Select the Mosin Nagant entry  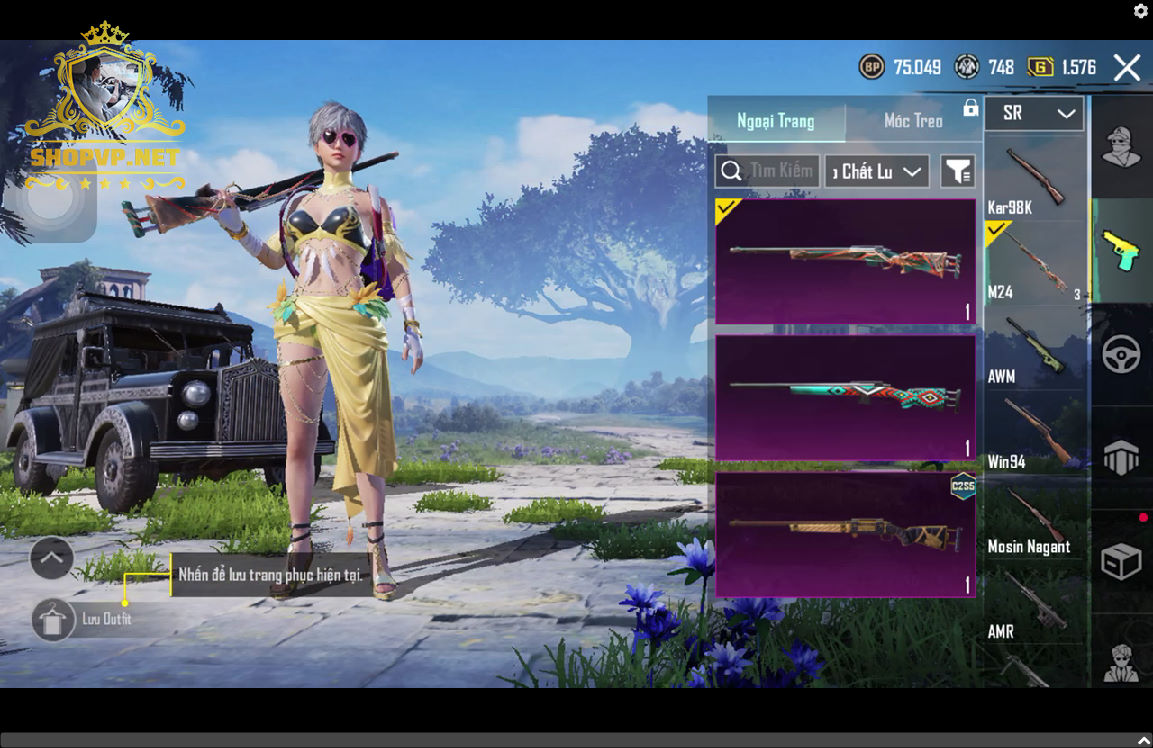[x=1034, y=518]
